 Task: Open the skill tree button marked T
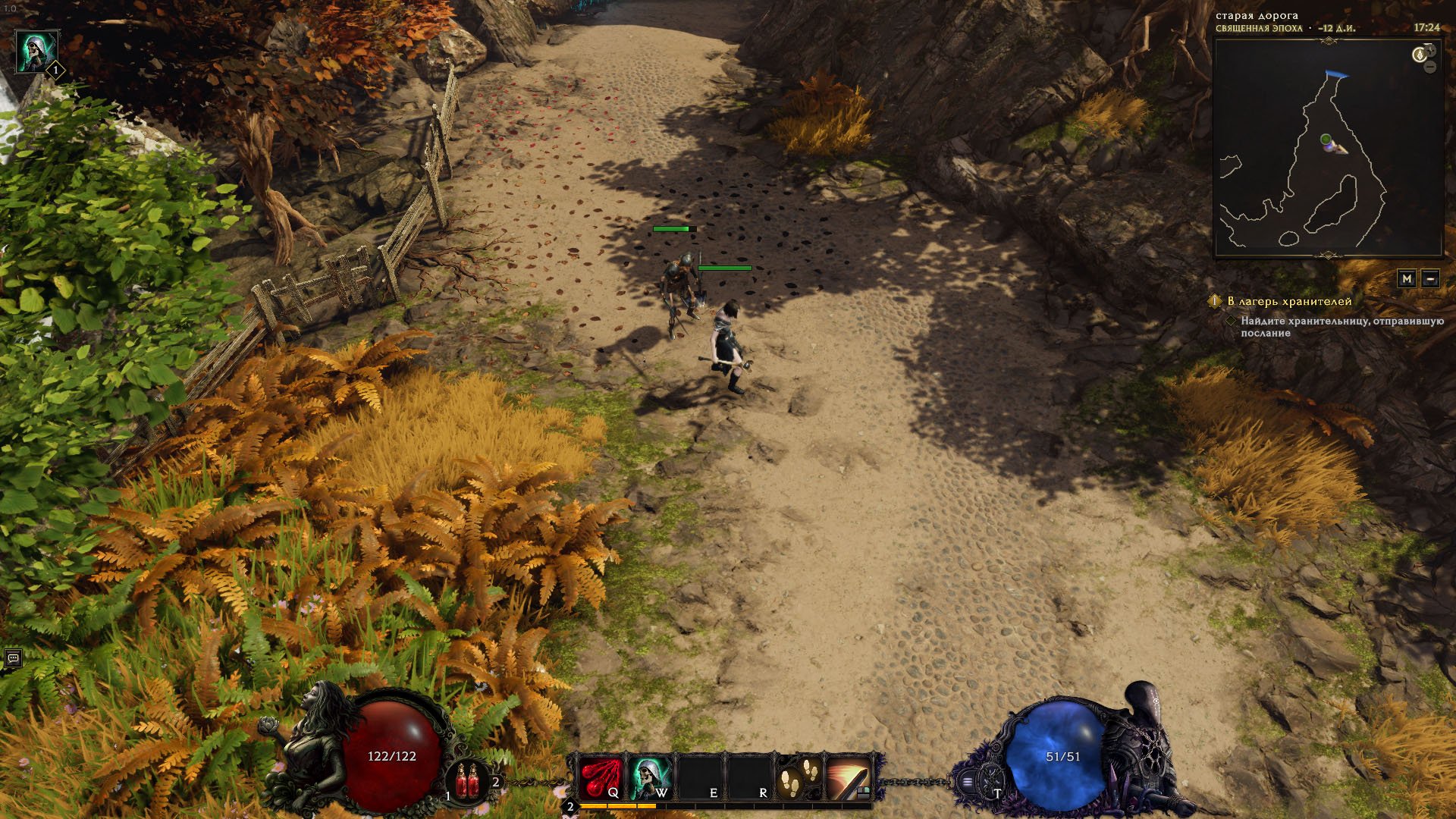tap(990, 781)
